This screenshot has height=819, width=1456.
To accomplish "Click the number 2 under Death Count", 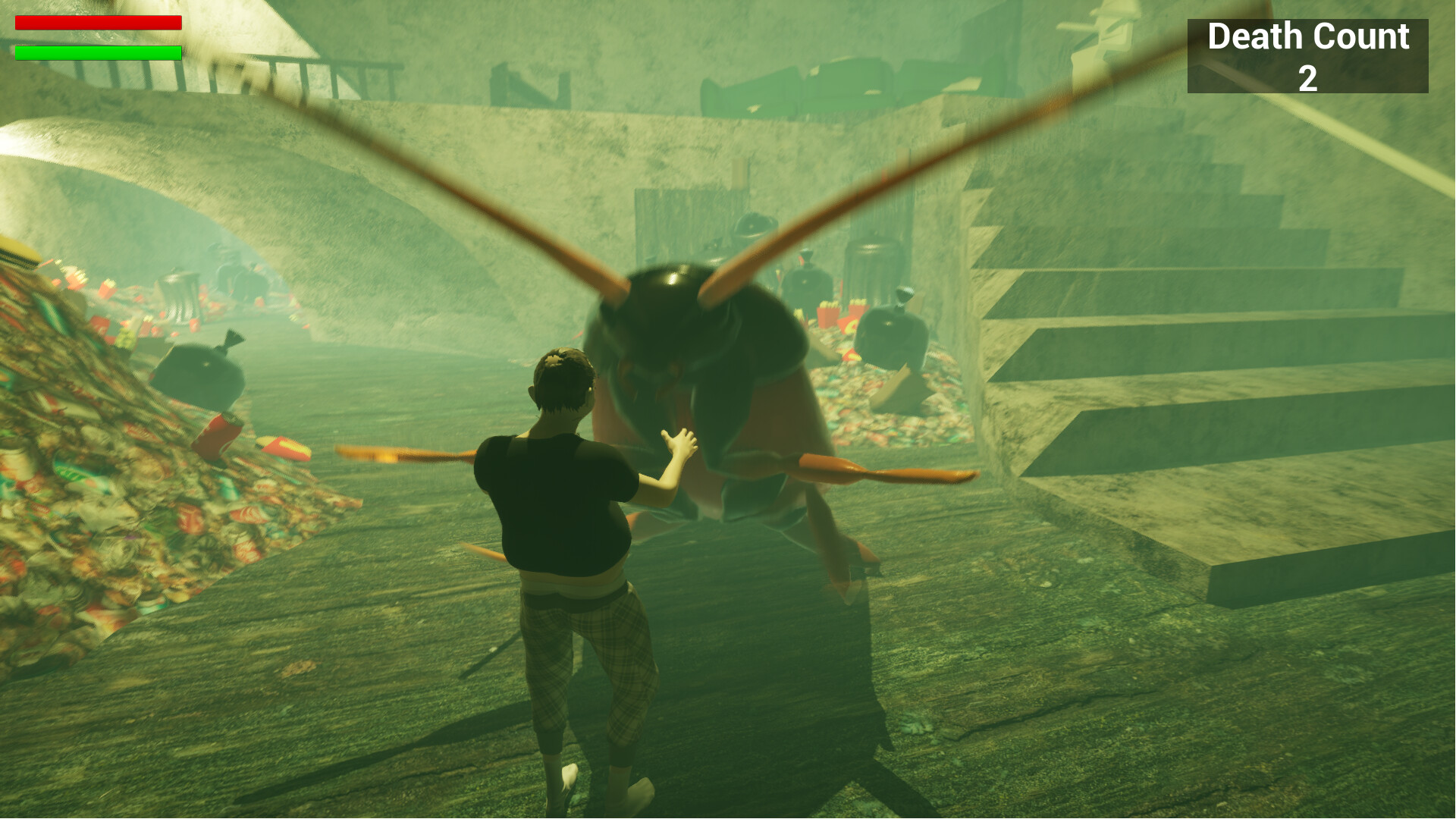I will pos(1307,78).
